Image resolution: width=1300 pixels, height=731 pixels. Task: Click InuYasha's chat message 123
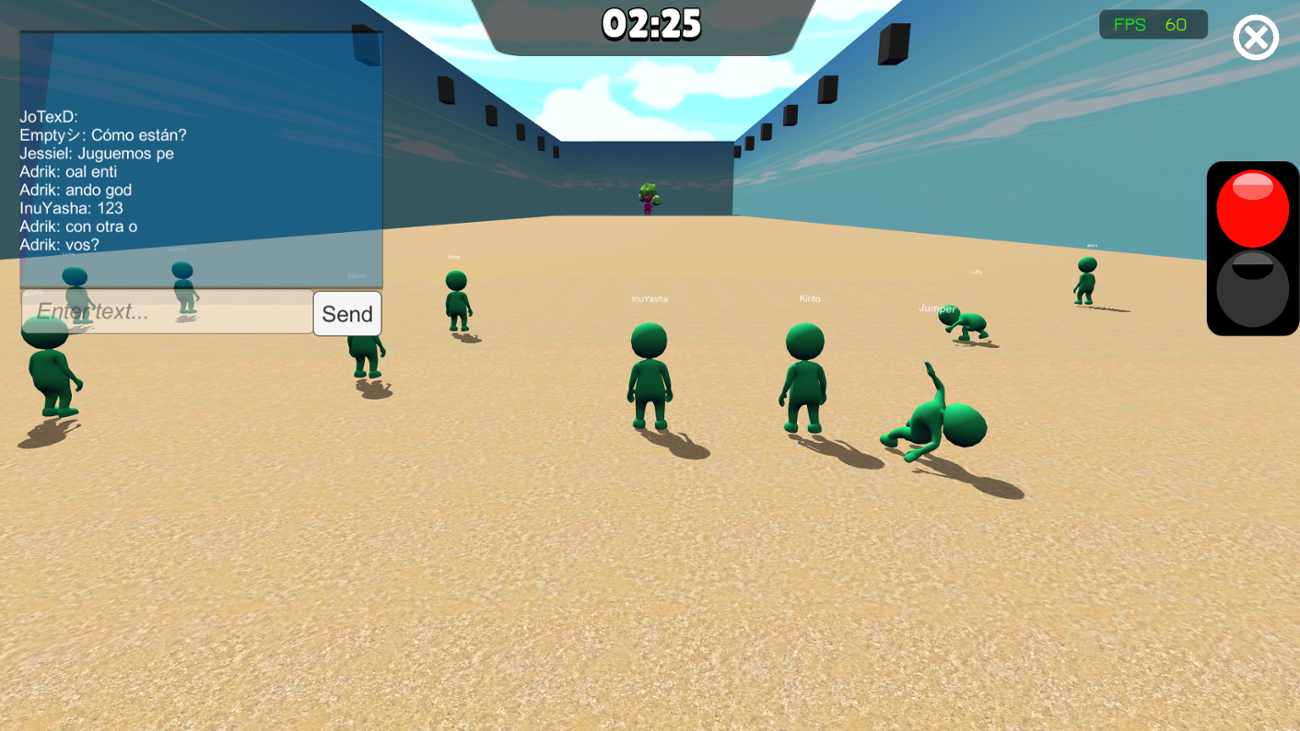[70, 208]
